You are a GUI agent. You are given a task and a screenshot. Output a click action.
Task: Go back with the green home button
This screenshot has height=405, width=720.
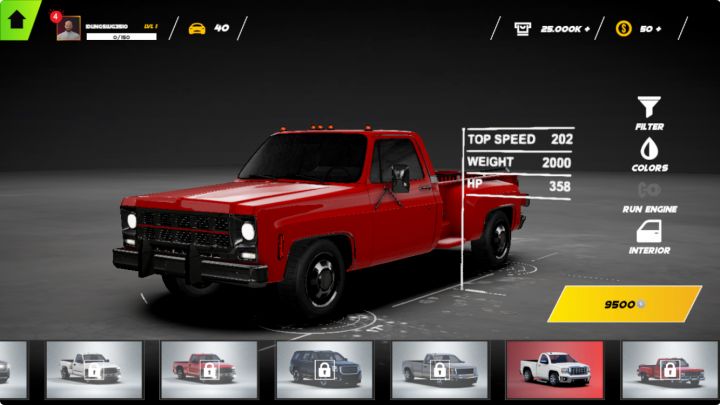17,19
